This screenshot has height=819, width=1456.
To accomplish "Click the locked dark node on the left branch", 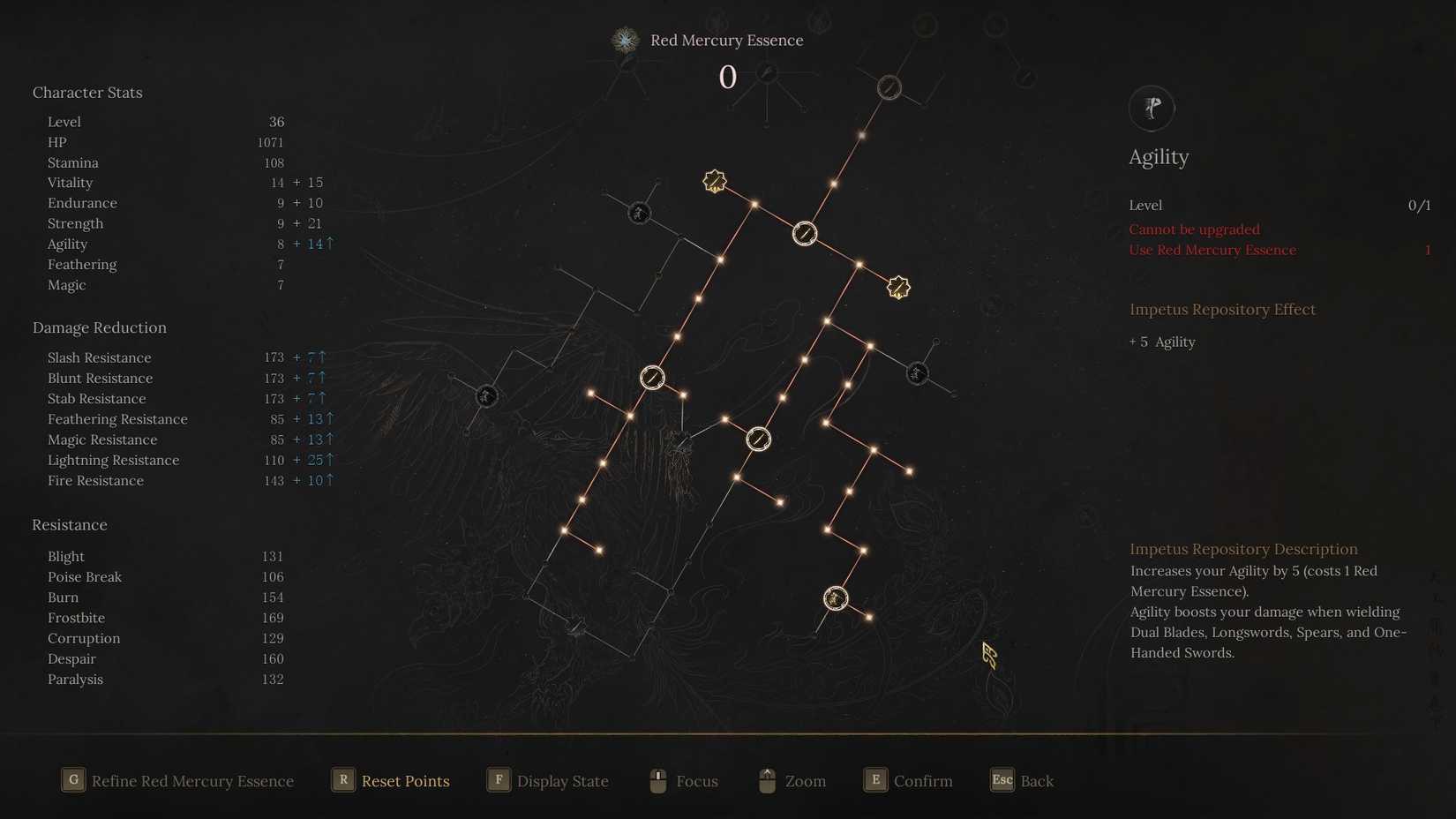I will [x=487, y=396].
